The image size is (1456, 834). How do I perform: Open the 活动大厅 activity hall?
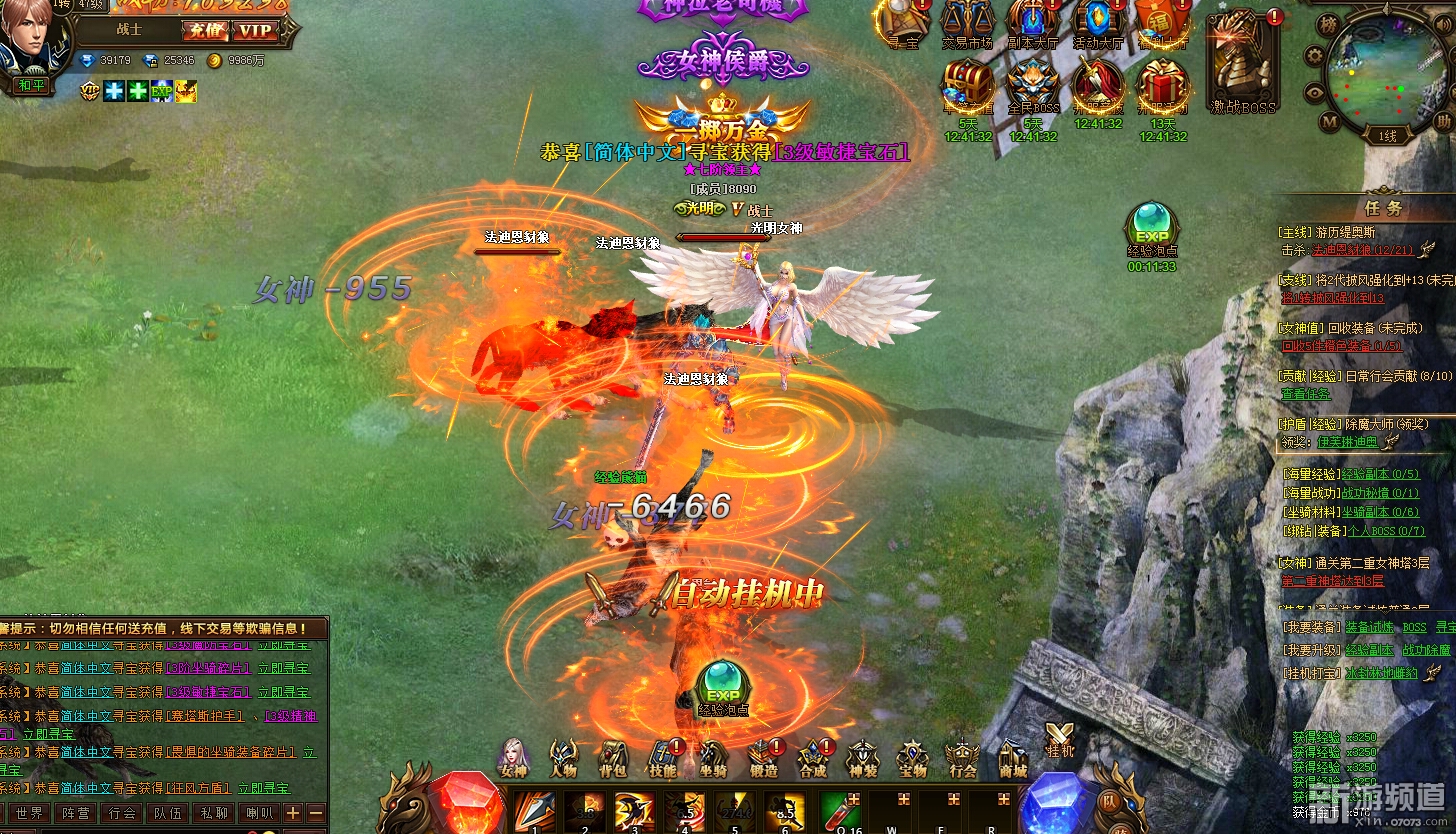point(1098,23)
